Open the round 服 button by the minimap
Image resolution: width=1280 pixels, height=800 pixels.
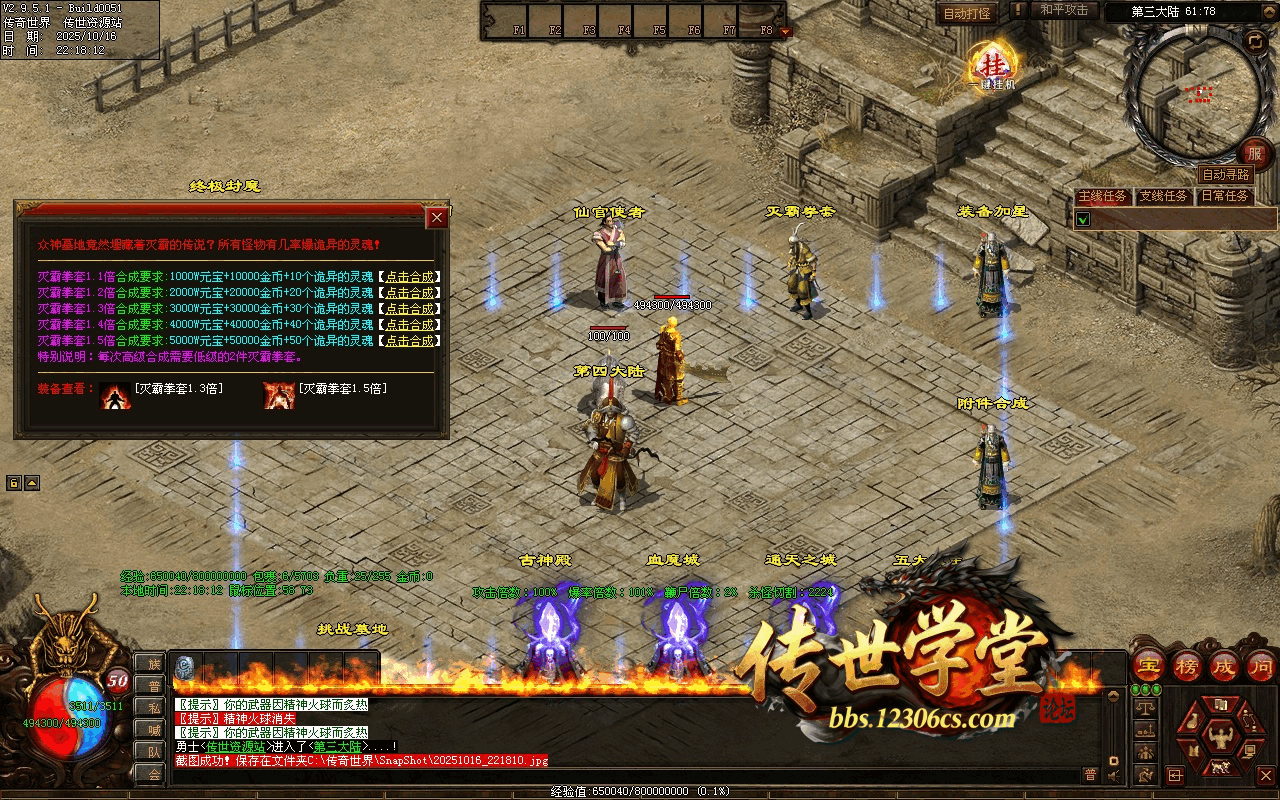pyautogui.click(x=1255, y=154)
